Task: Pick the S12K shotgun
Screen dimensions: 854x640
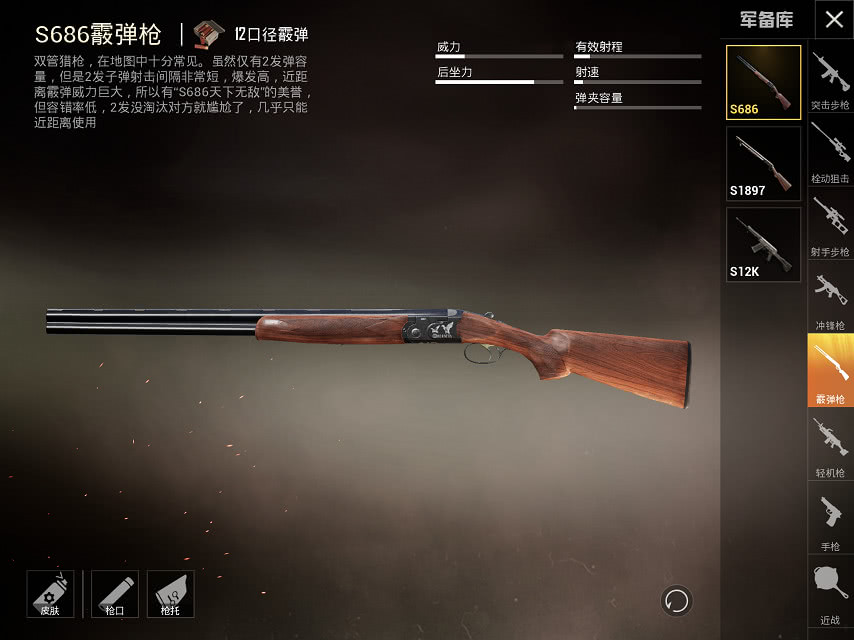Action: point(763,244)
